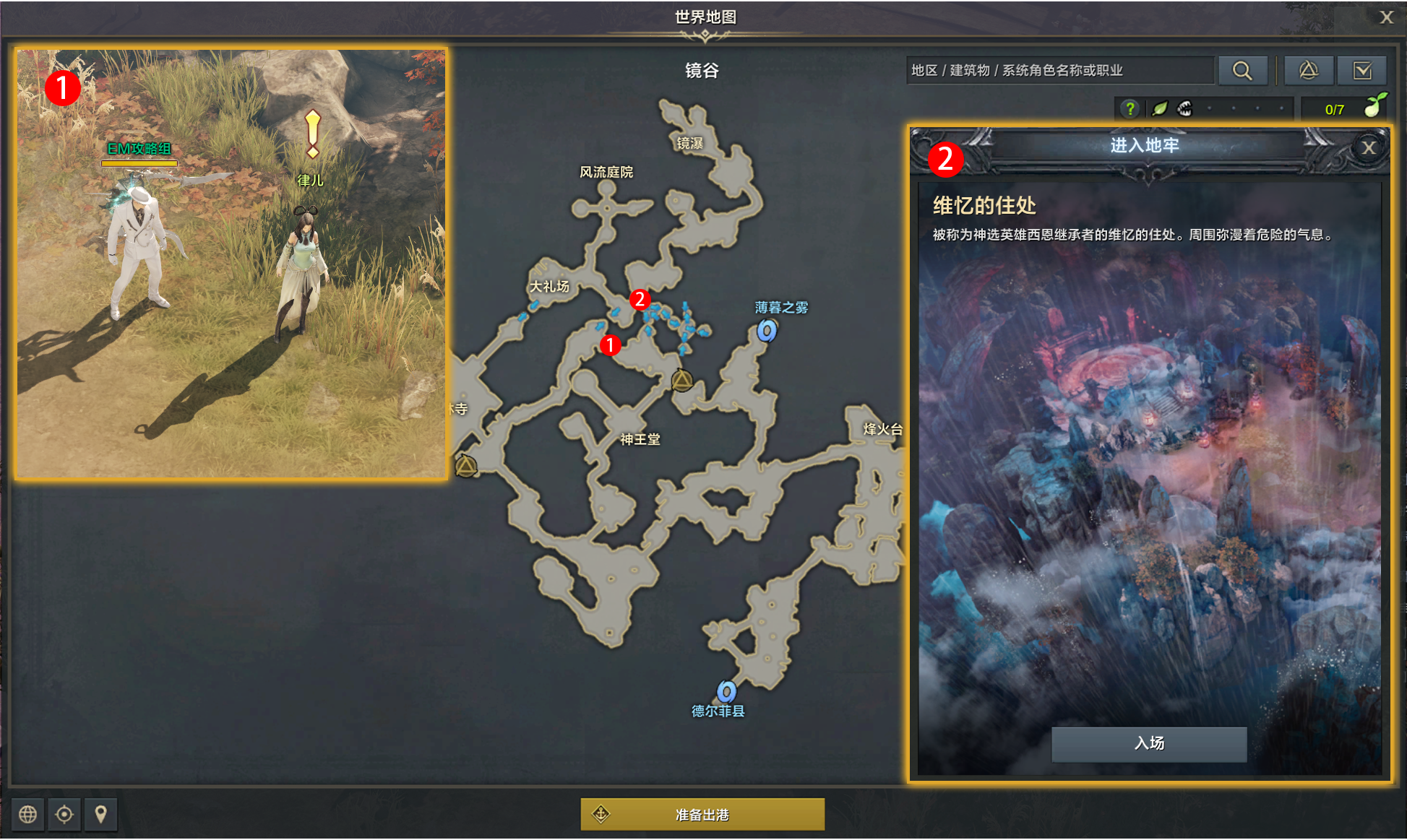
Task: Open the globe world view icon
Action: pos(27,815)
